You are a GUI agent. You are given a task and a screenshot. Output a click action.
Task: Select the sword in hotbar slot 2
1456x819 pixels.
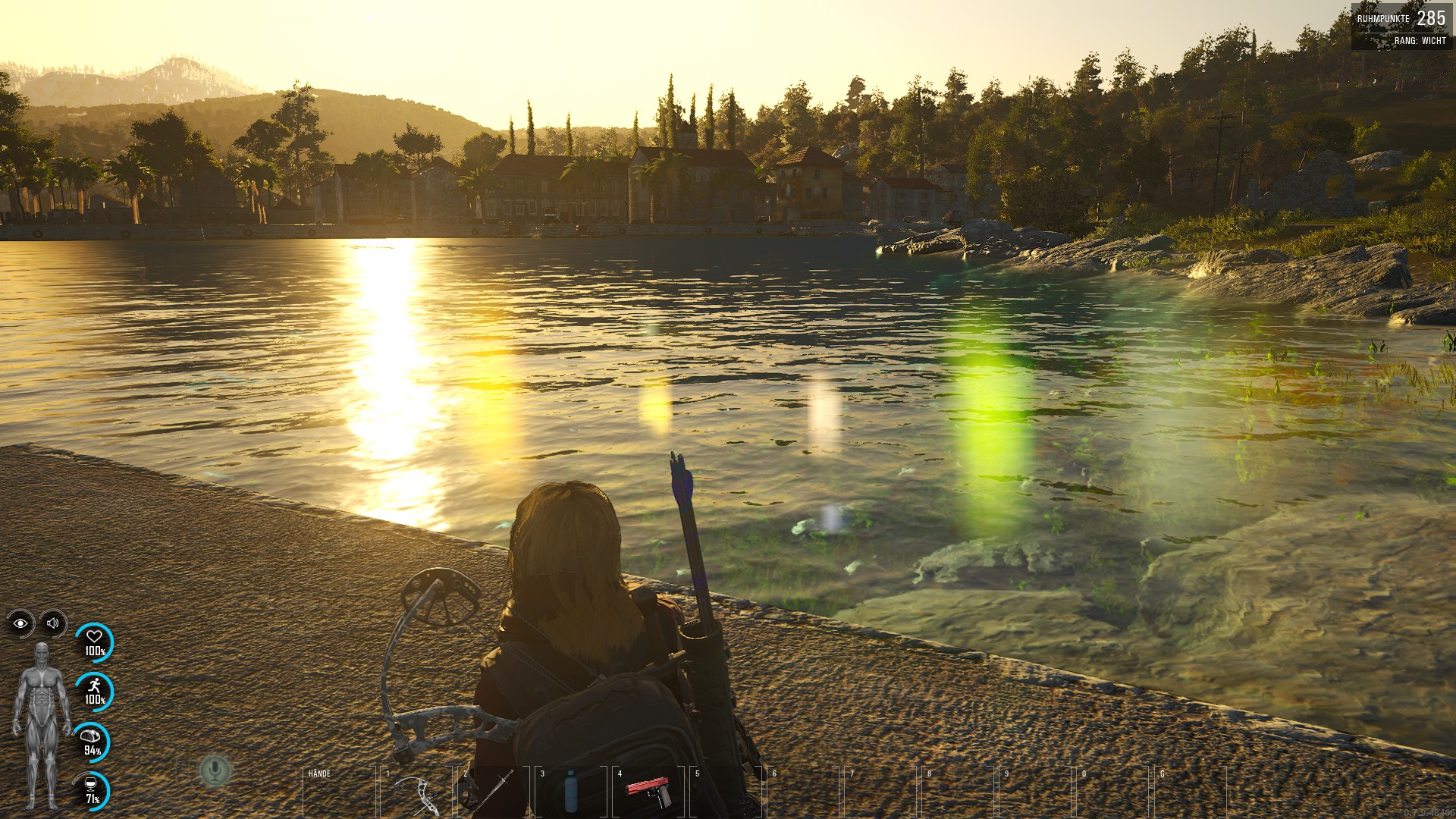click(x=494, y=792)
